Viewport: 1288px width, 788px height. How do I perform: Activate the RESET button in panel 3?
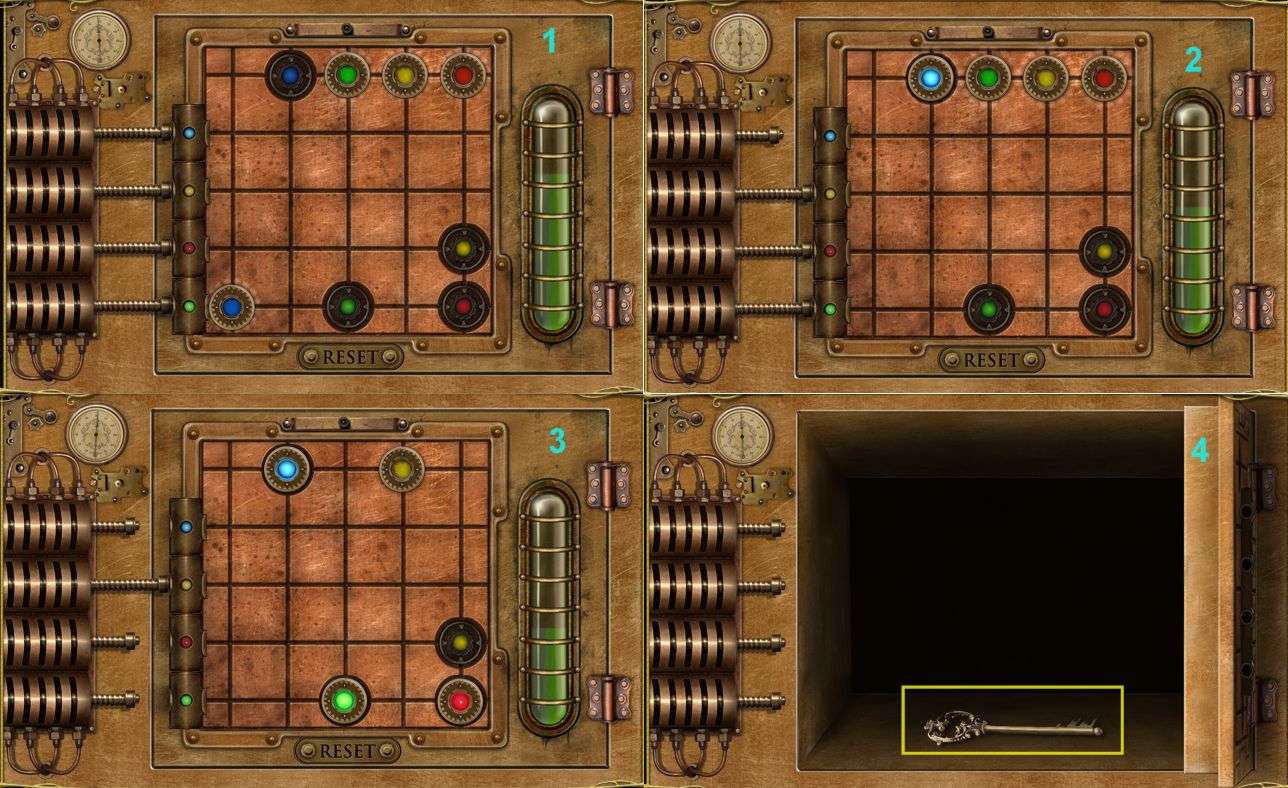pyautogui.click(x=347, y=750)
